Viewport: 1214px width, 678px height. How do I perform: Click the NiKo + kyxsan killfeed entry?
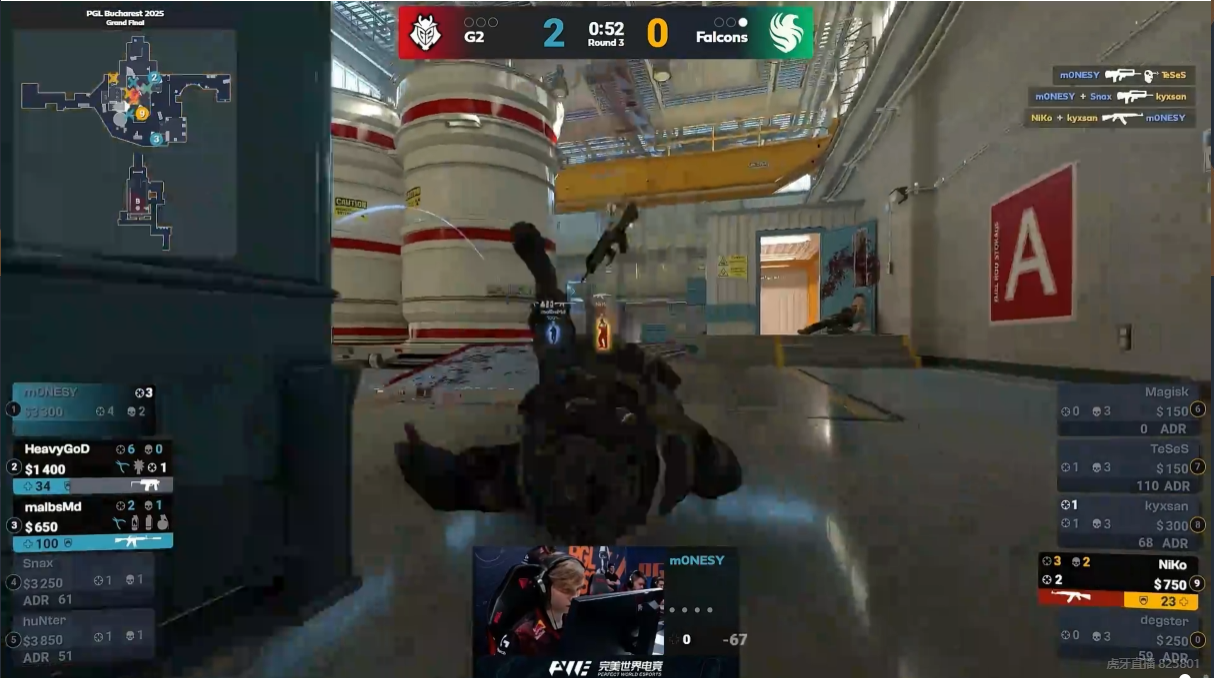[1110, 118]
